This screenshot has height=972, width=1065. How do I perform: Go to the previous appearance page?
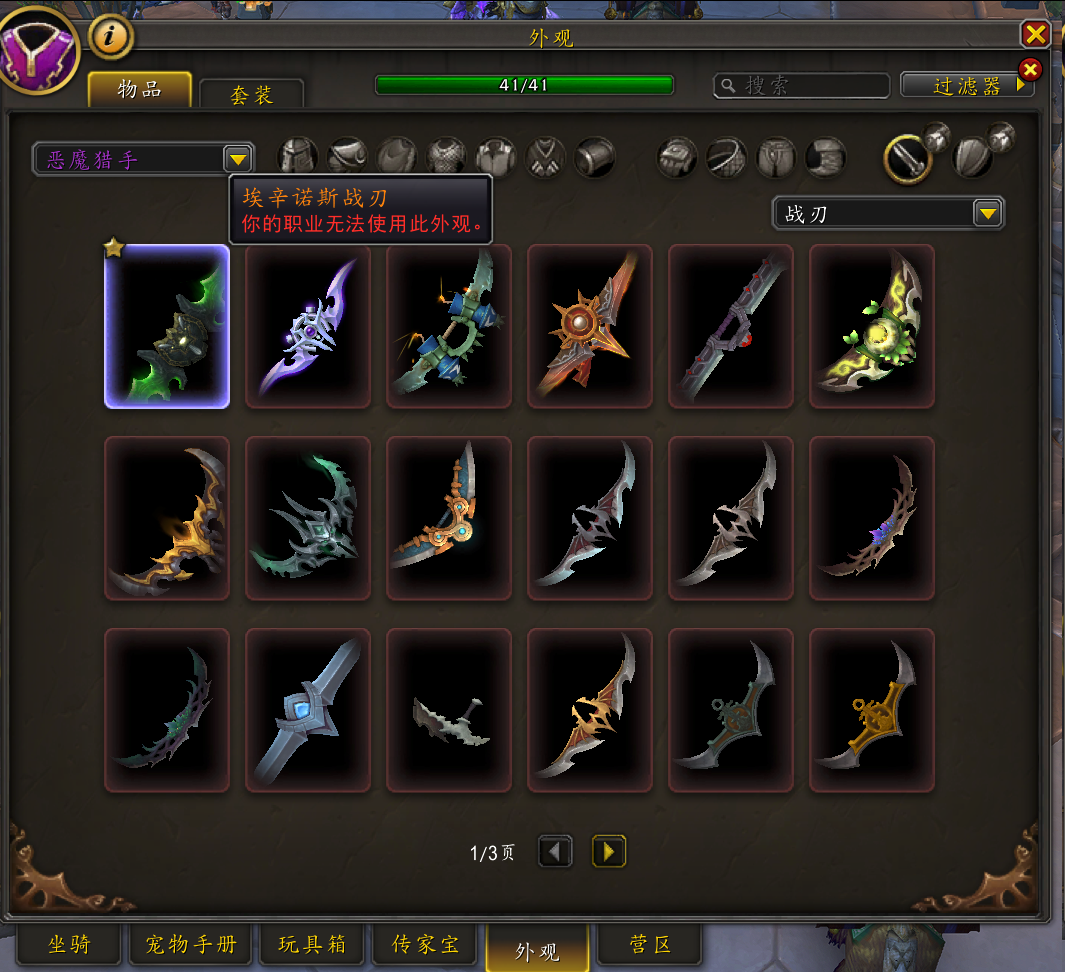click(x=556, y=851)
